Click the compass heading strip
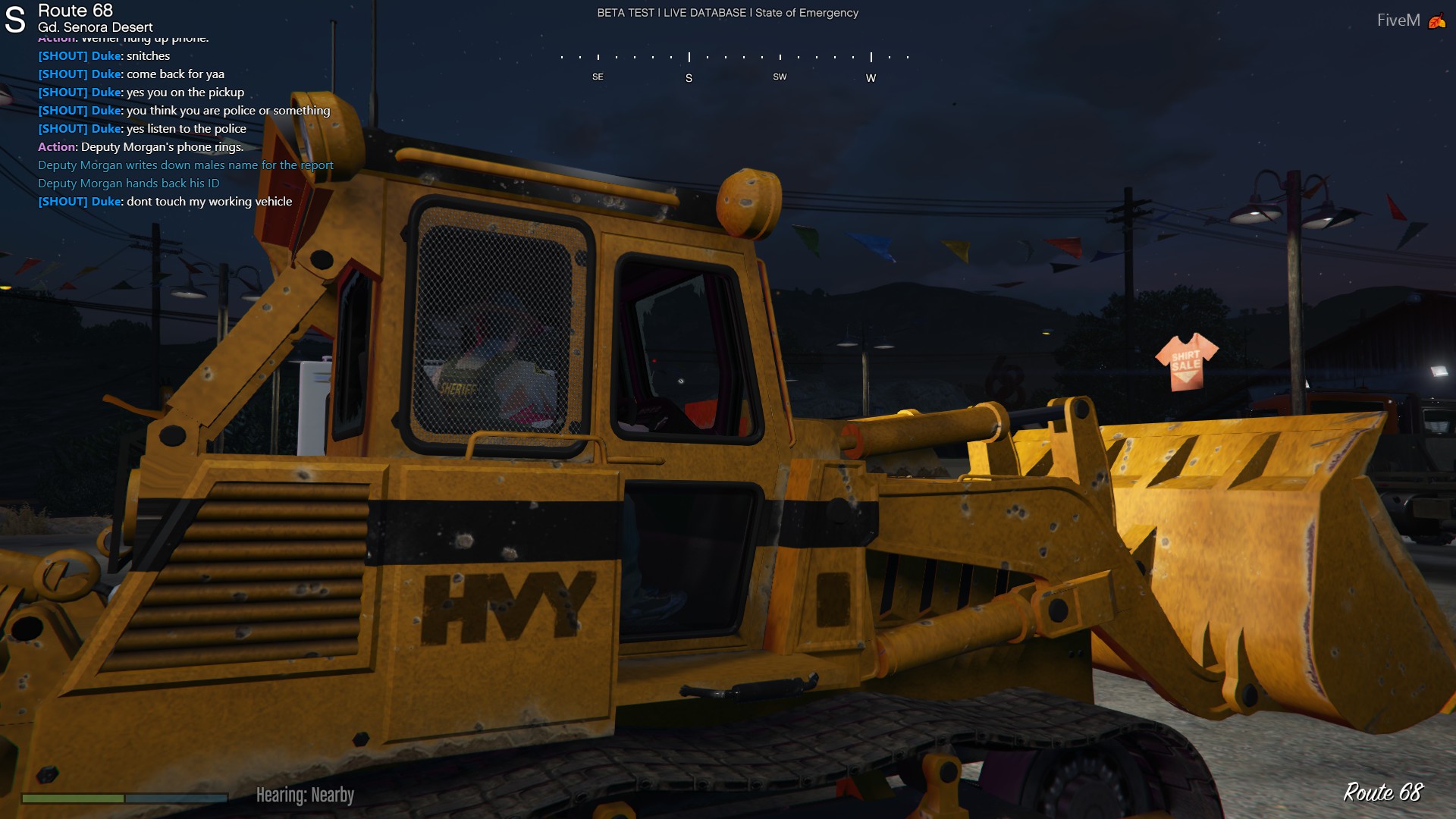 pyautogui.click(x=733, y=67)
